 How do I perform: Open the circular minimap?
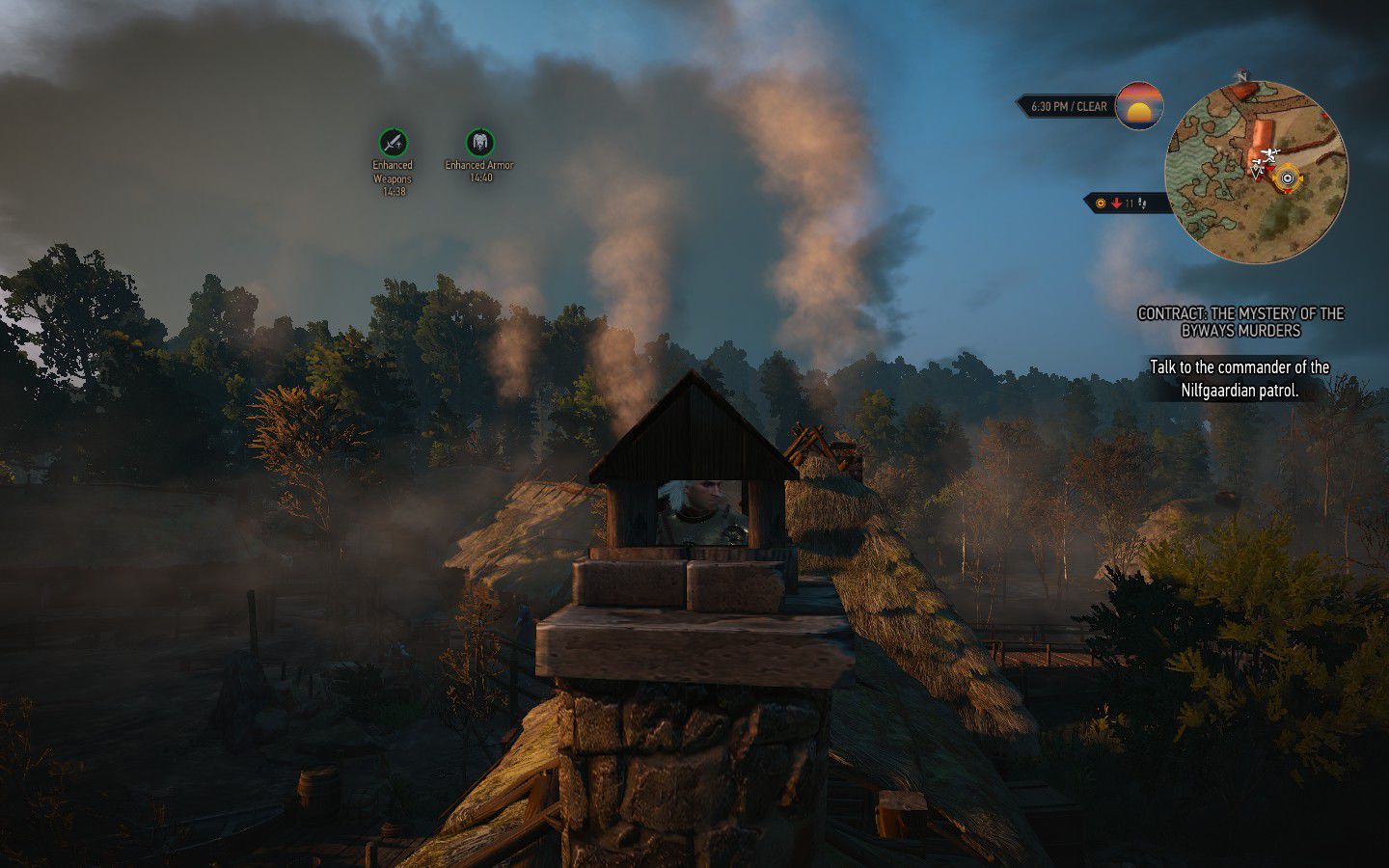(1255, 172)
